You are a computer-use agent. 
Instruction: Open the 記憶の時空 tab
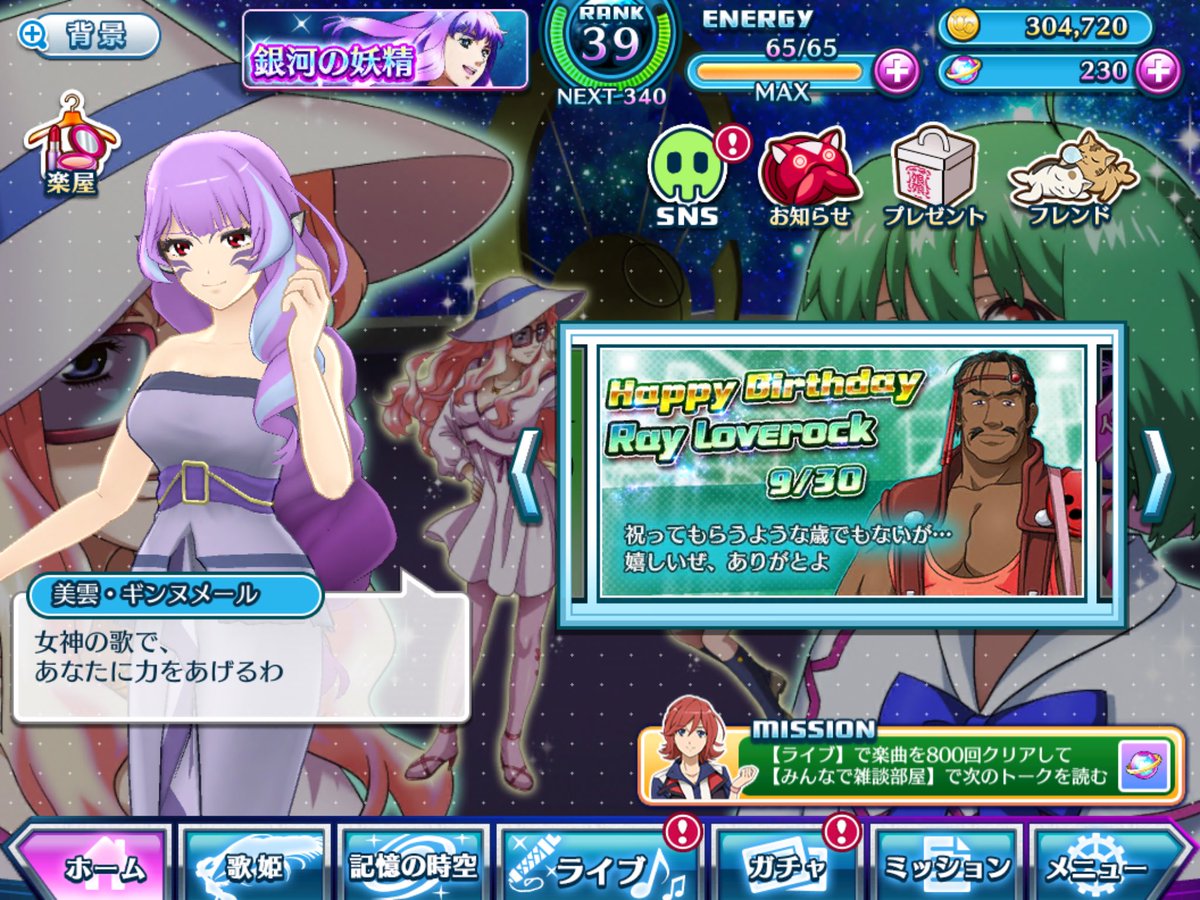coord(413,864)
